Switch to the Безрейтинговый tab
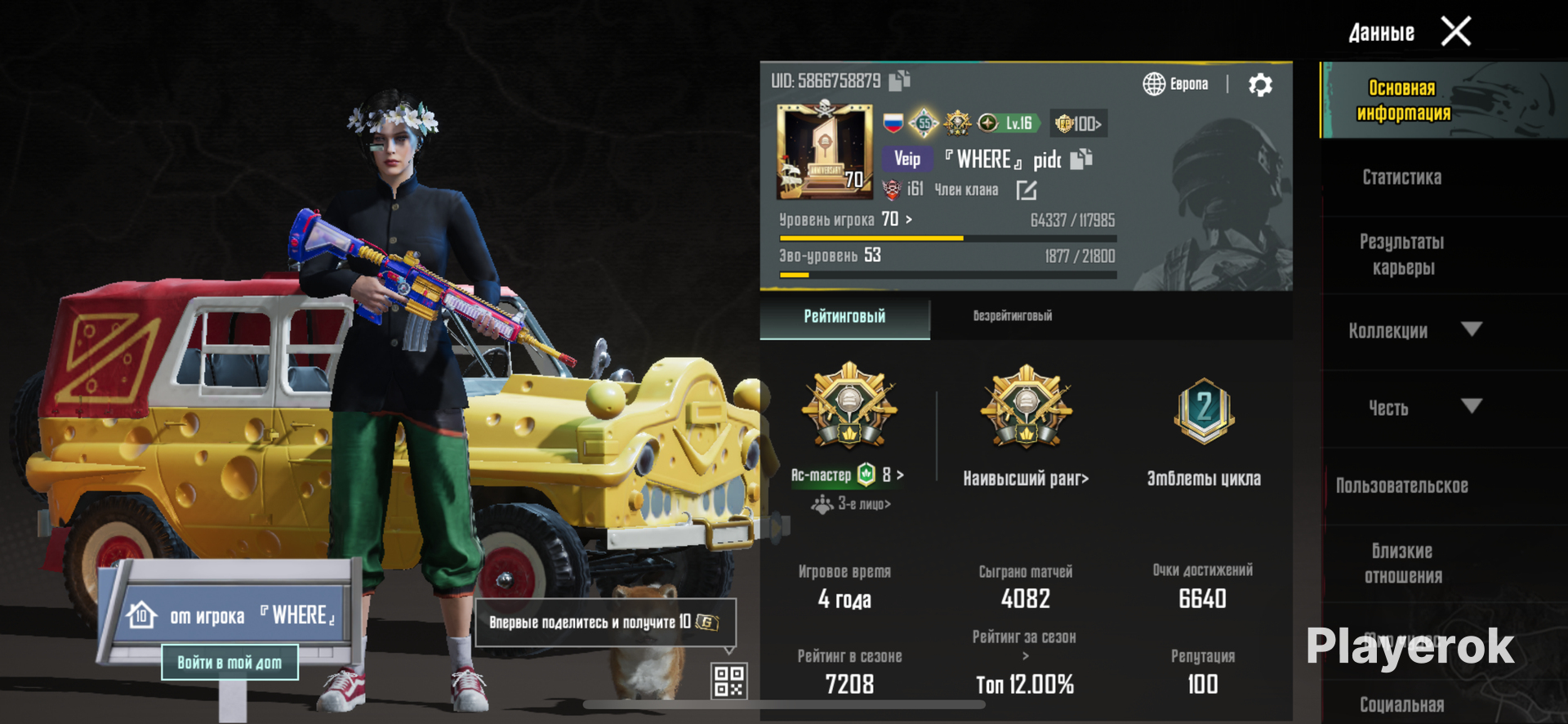This screenshot has width=1568, height=724. coord(1012,317)
